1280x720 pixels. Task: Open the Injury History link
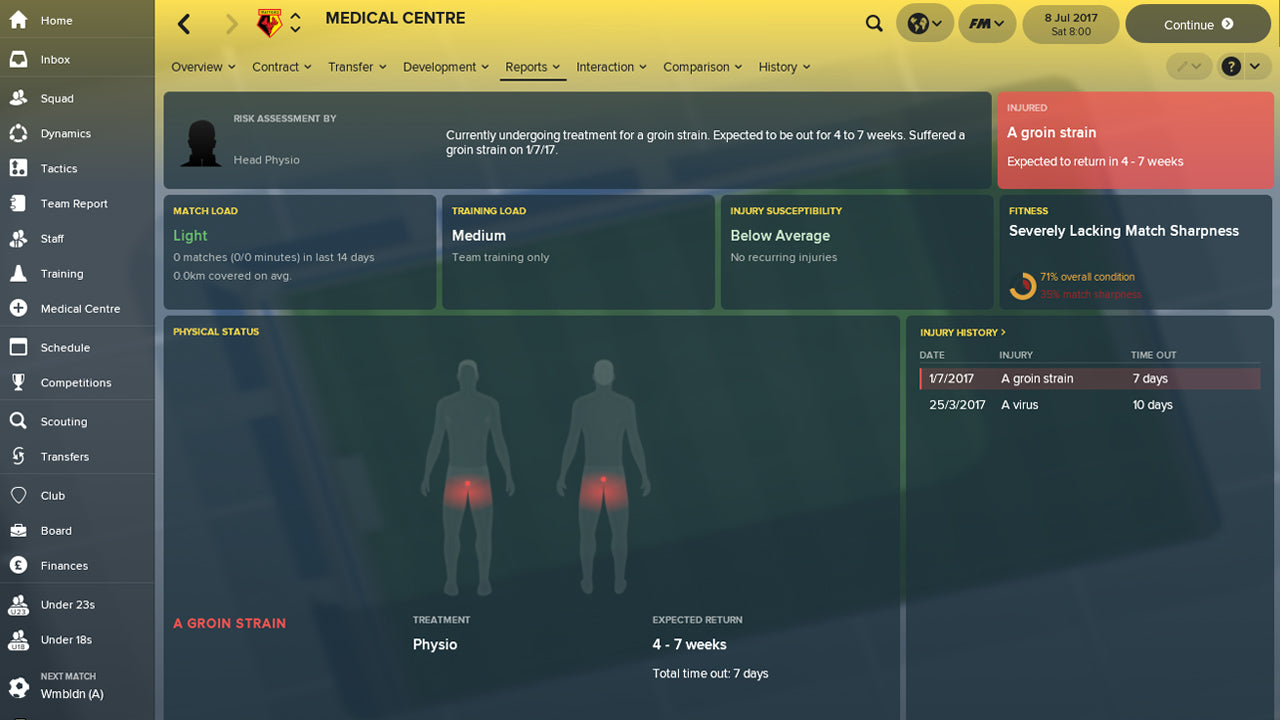pyautogui.click(x=962, y=332)
